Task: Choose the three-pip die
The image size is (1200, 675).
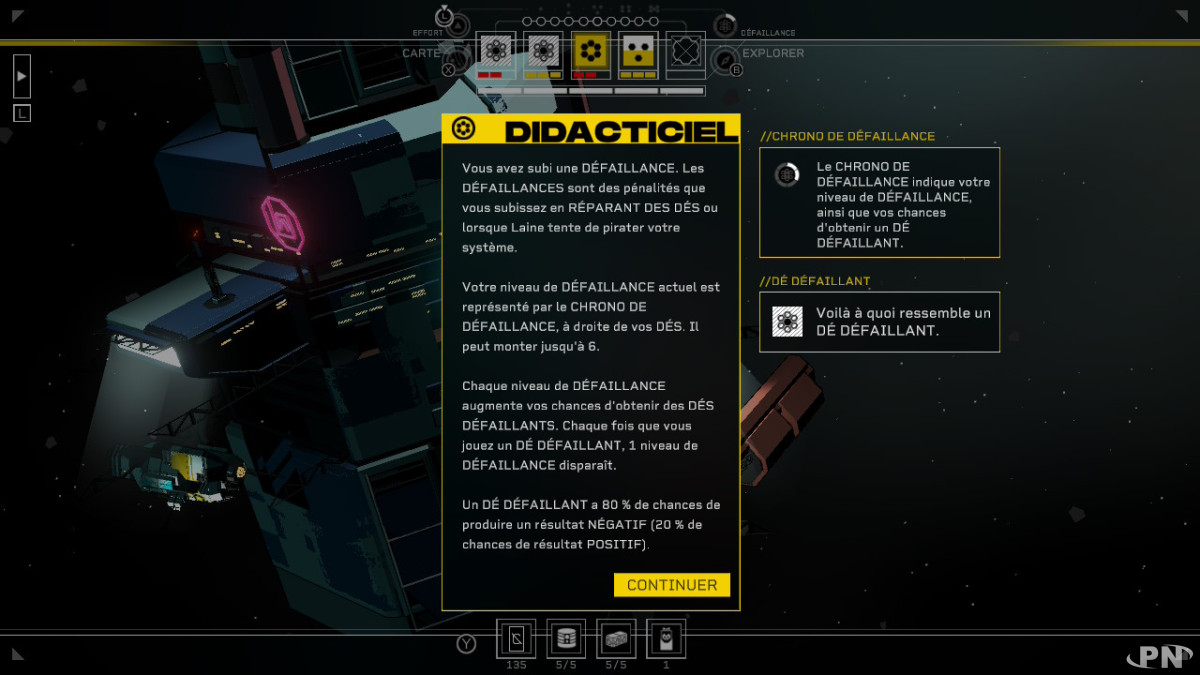Action: pos(637,52)
